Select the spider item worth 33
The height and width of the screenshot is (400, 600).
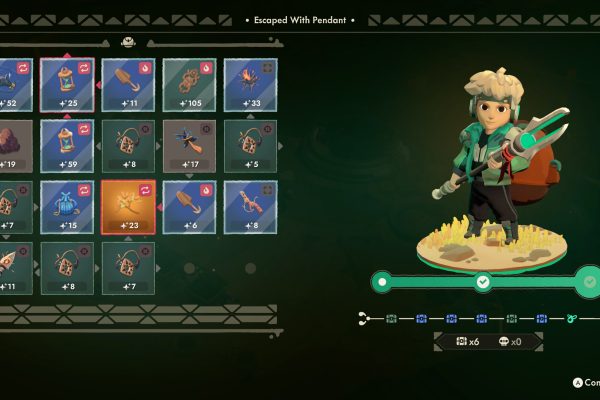pos(250,84)
